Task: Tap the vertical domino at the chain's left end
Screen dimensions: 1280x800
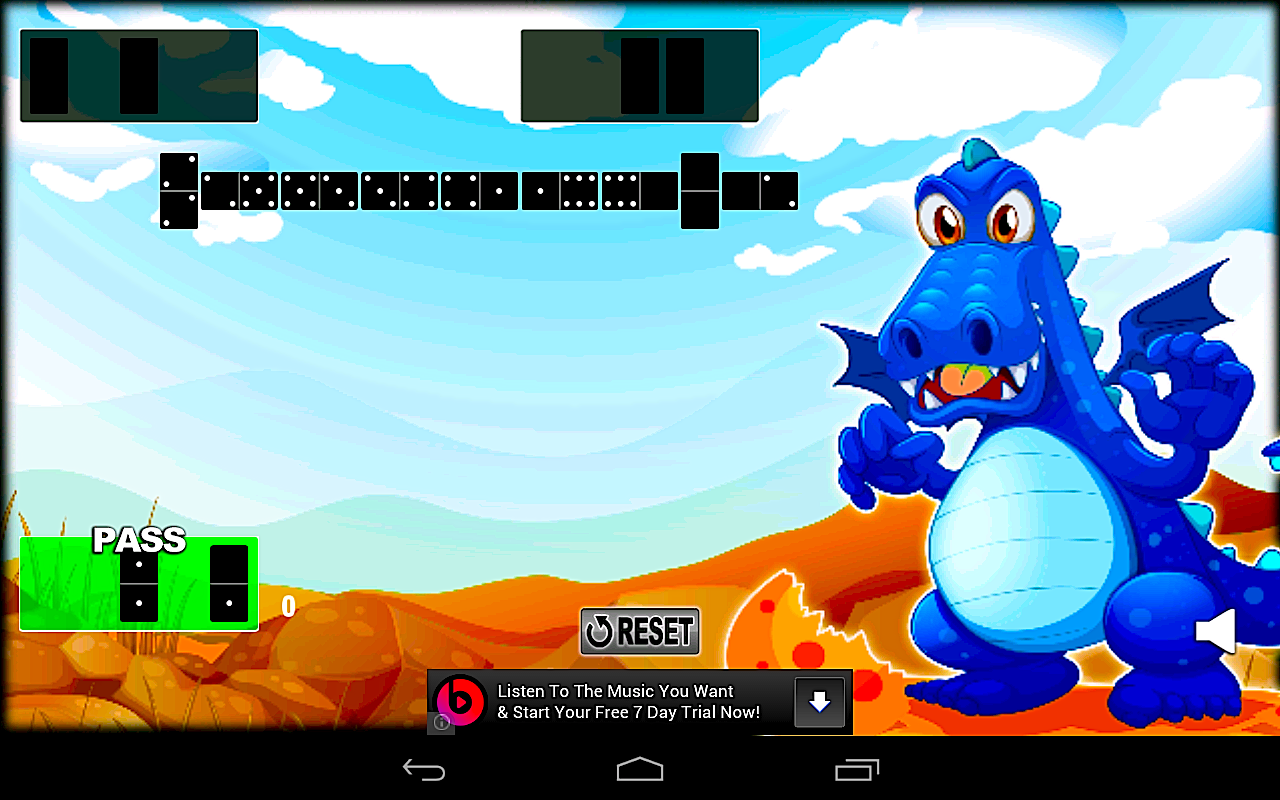Action: click(177, 190)
